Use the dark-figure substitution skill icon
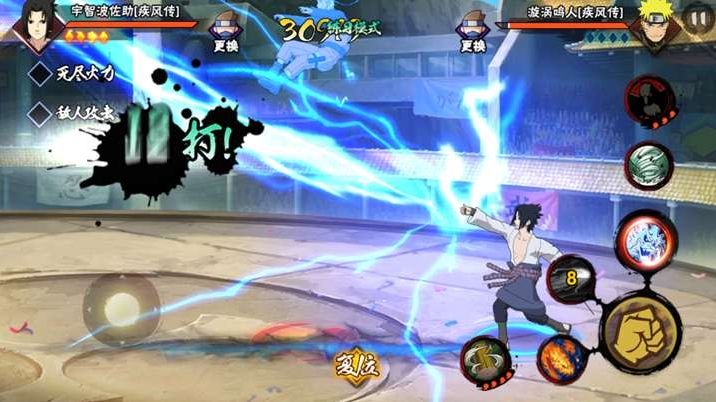Viewport: 716px width, 402px height. coord(648,102)
